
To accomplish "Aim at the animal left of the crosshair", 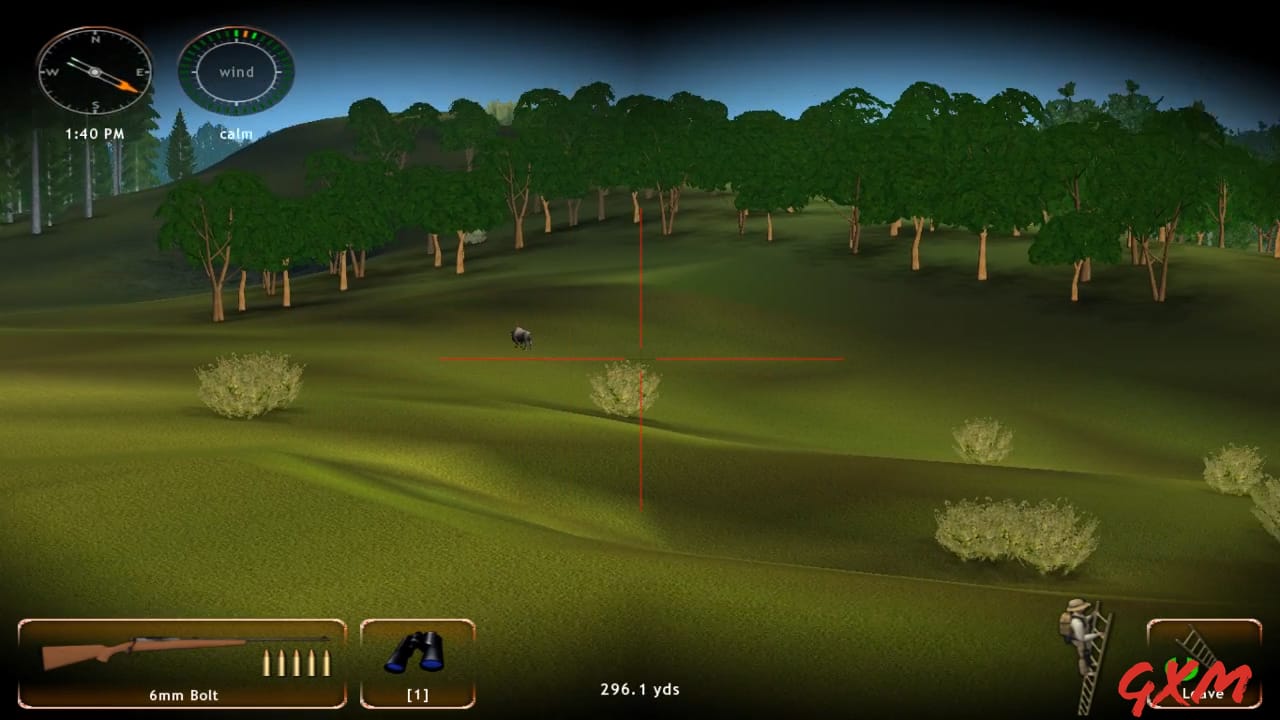I will [520, 338].
